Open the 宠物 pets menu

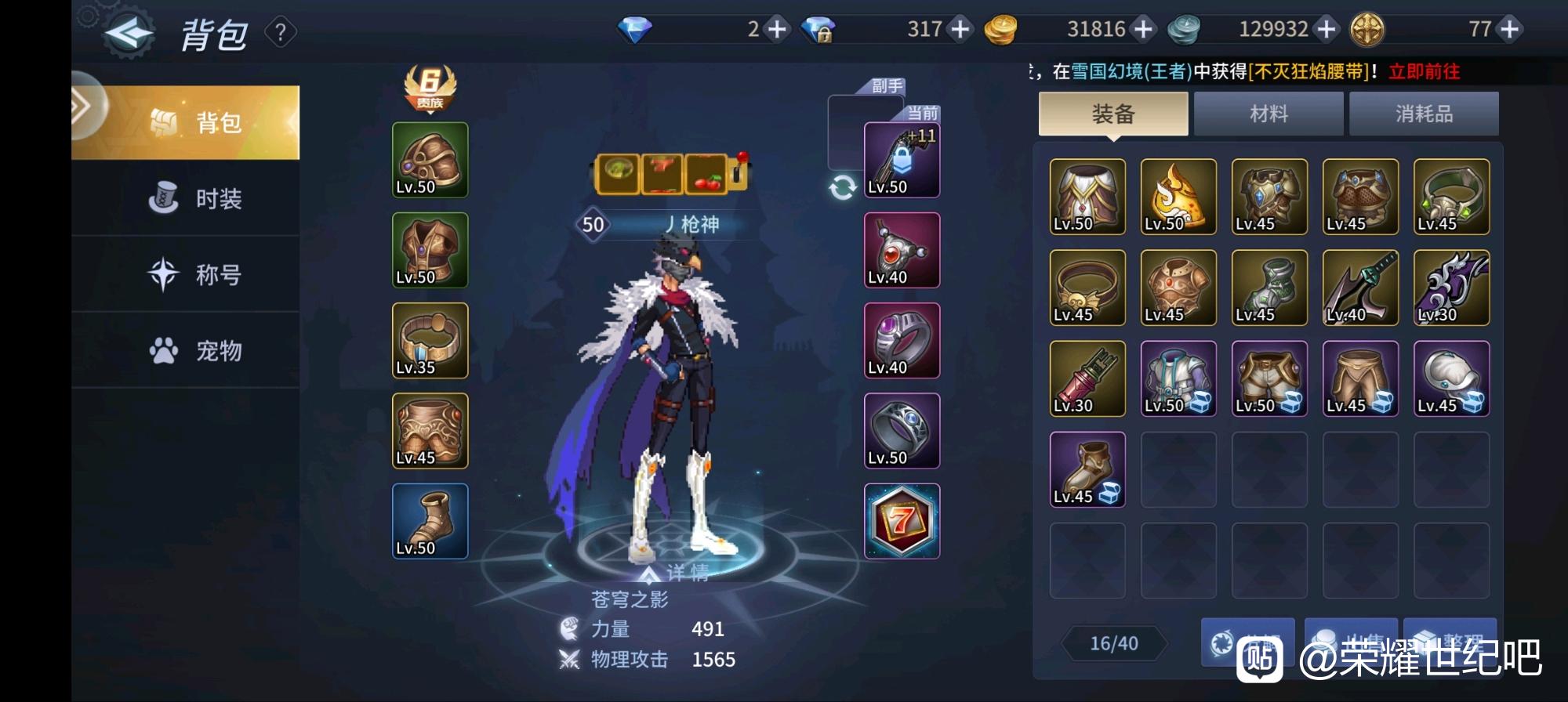(x=196, y=351)
